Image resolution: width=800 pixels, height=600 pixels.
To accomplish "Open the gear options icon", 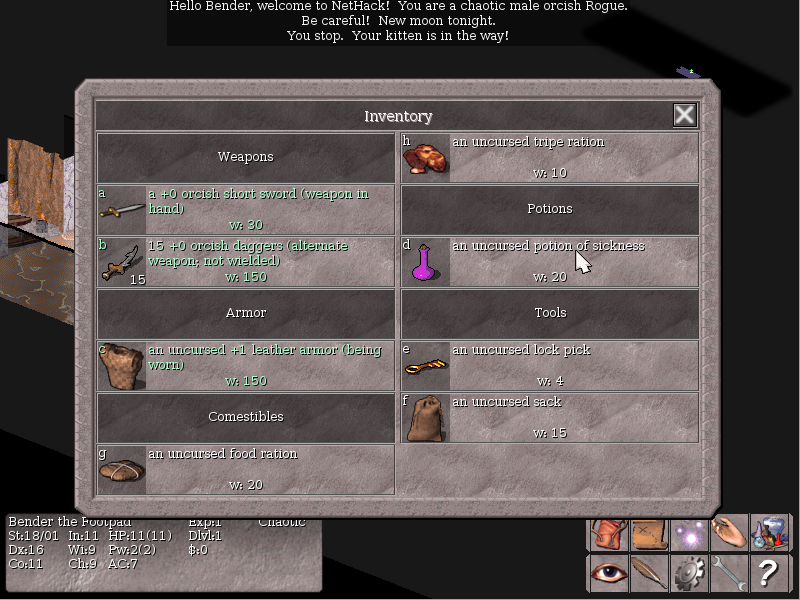I will coord(689,573).
